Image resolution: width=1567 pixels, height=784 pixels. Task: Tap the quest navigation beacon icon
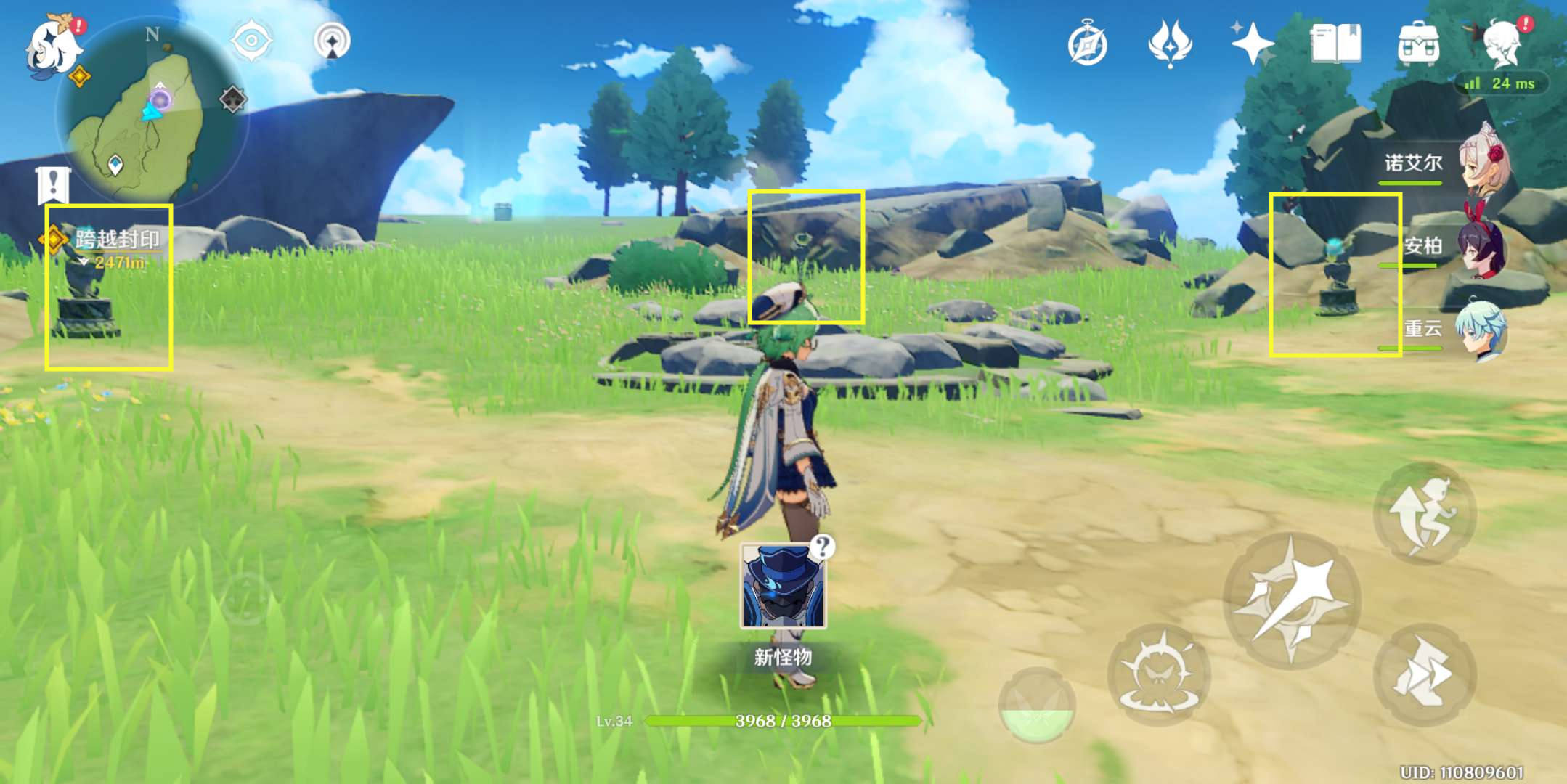332,41
